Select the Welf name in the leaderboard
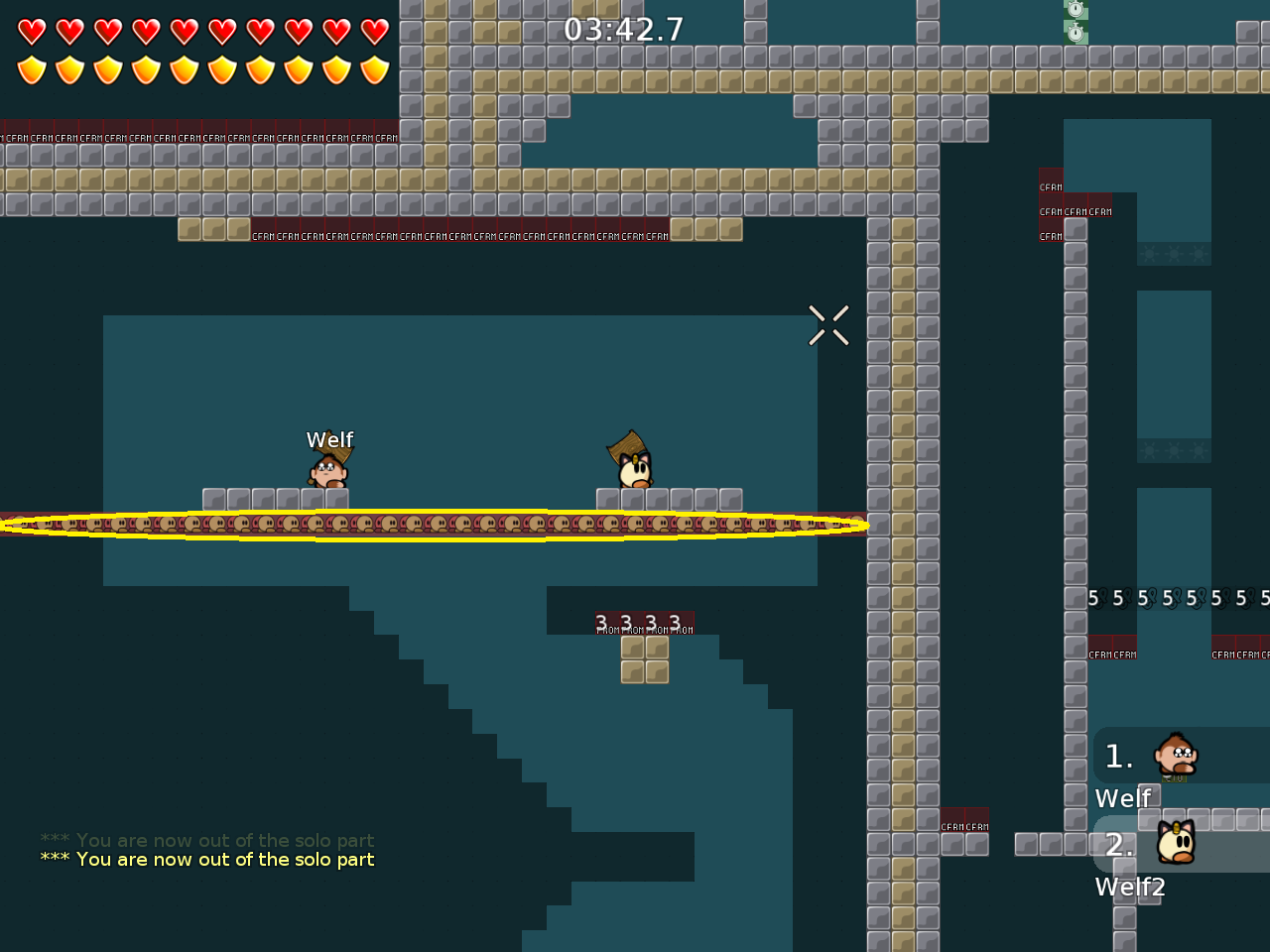This screenshot has height=952, width=1270. pyautogui.click(x=1122, y=796)
